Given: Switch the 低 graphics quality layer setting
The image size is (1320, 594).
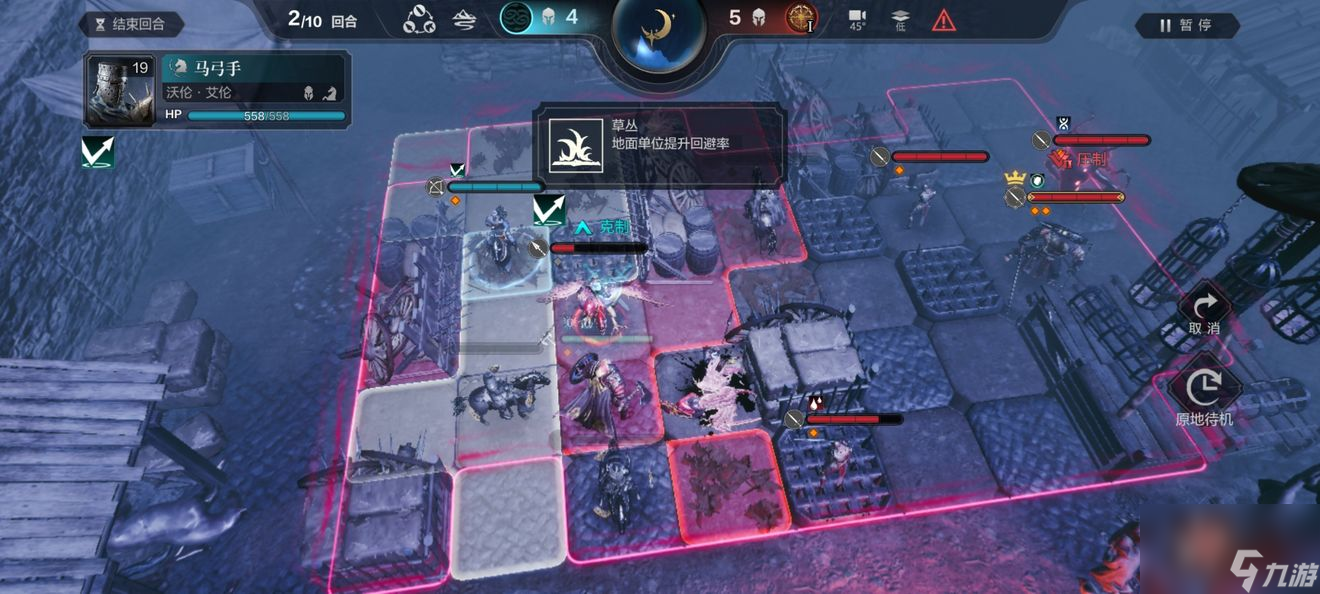Looking at the screenshot, I should pos(899,20).
